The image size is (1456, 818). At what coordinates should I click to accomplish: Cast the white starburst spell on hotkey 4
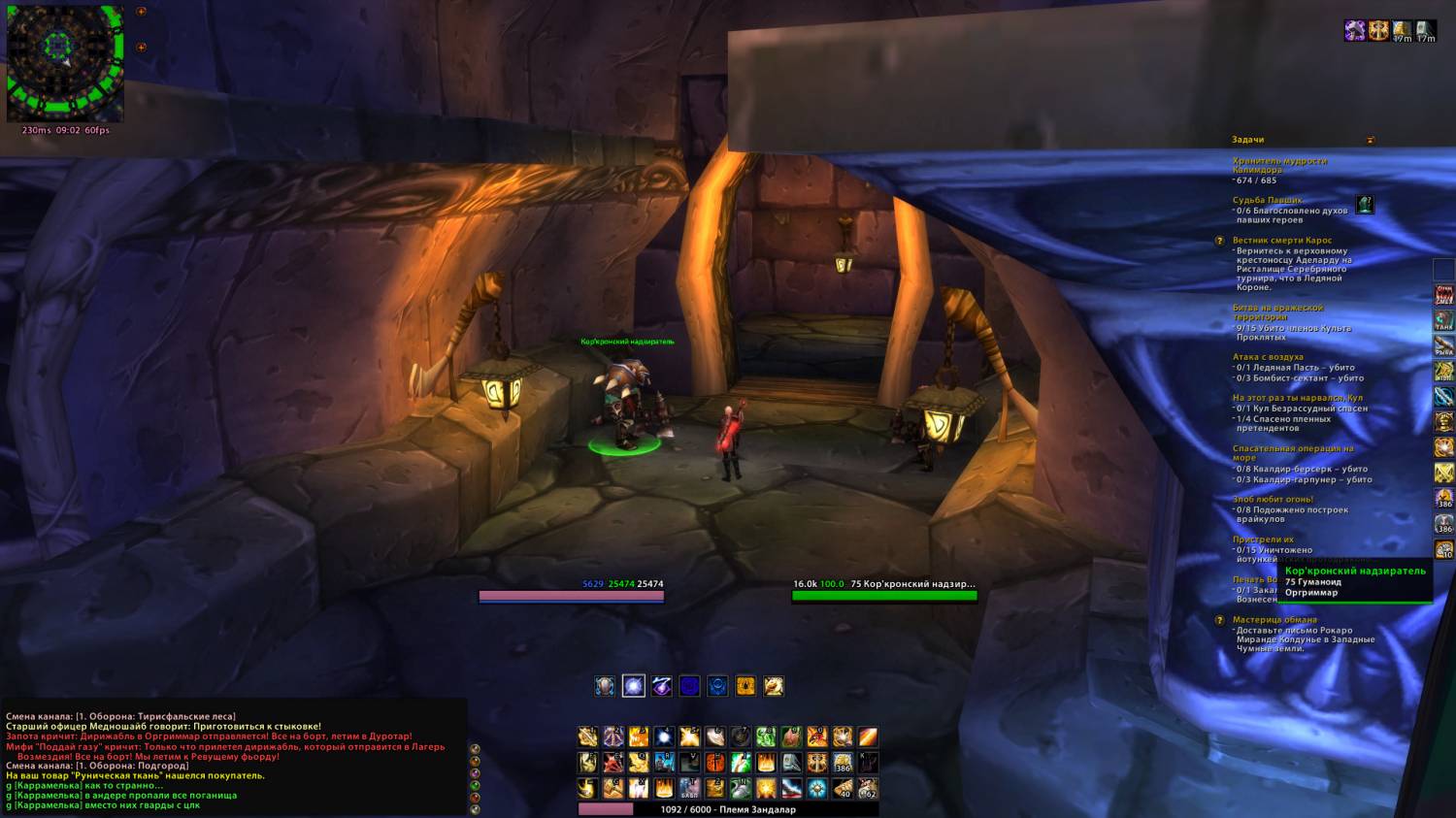point(664,737)
